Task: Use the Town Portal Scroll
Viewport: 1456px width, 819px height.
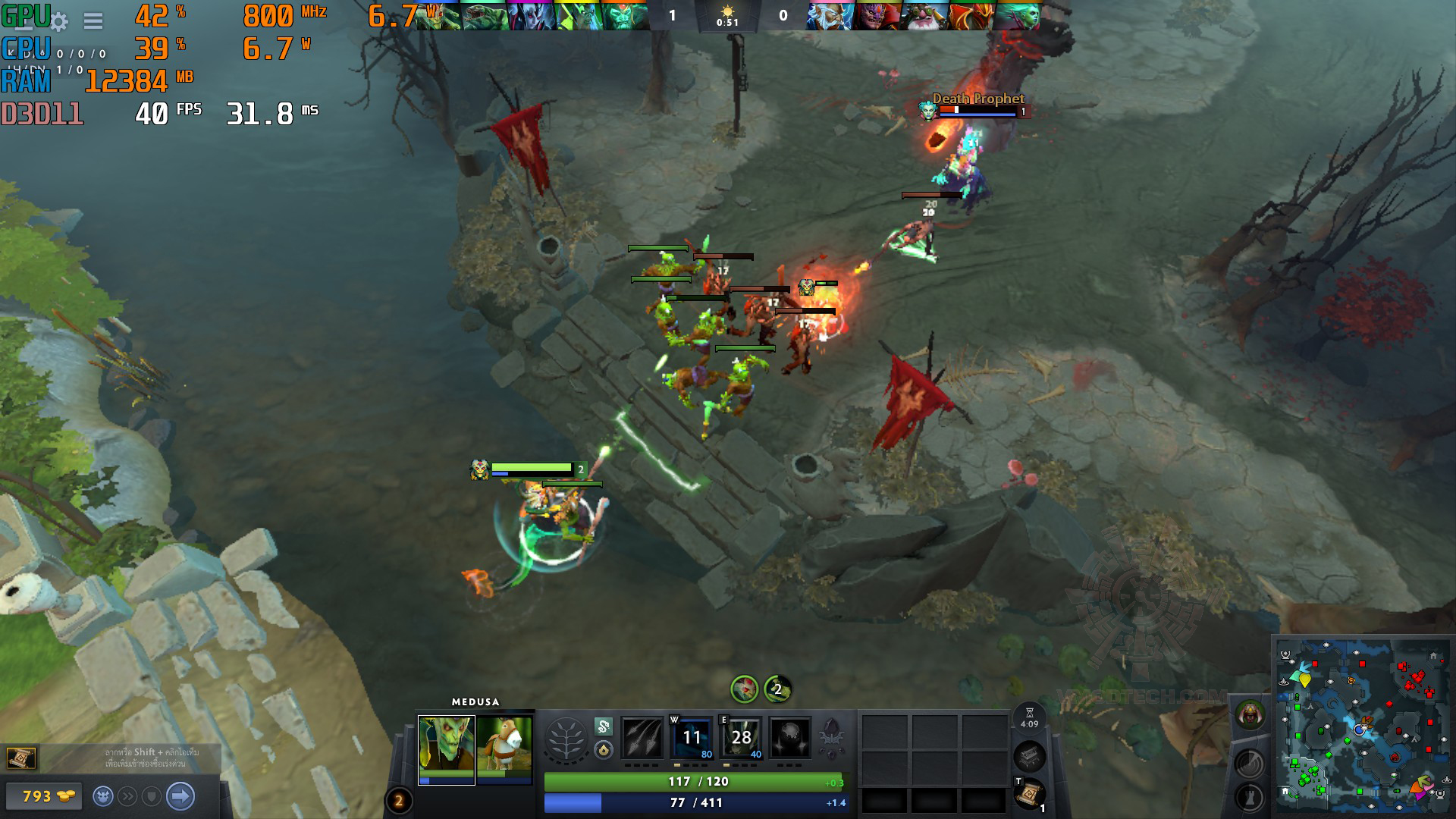Action: pos(1029,795)
